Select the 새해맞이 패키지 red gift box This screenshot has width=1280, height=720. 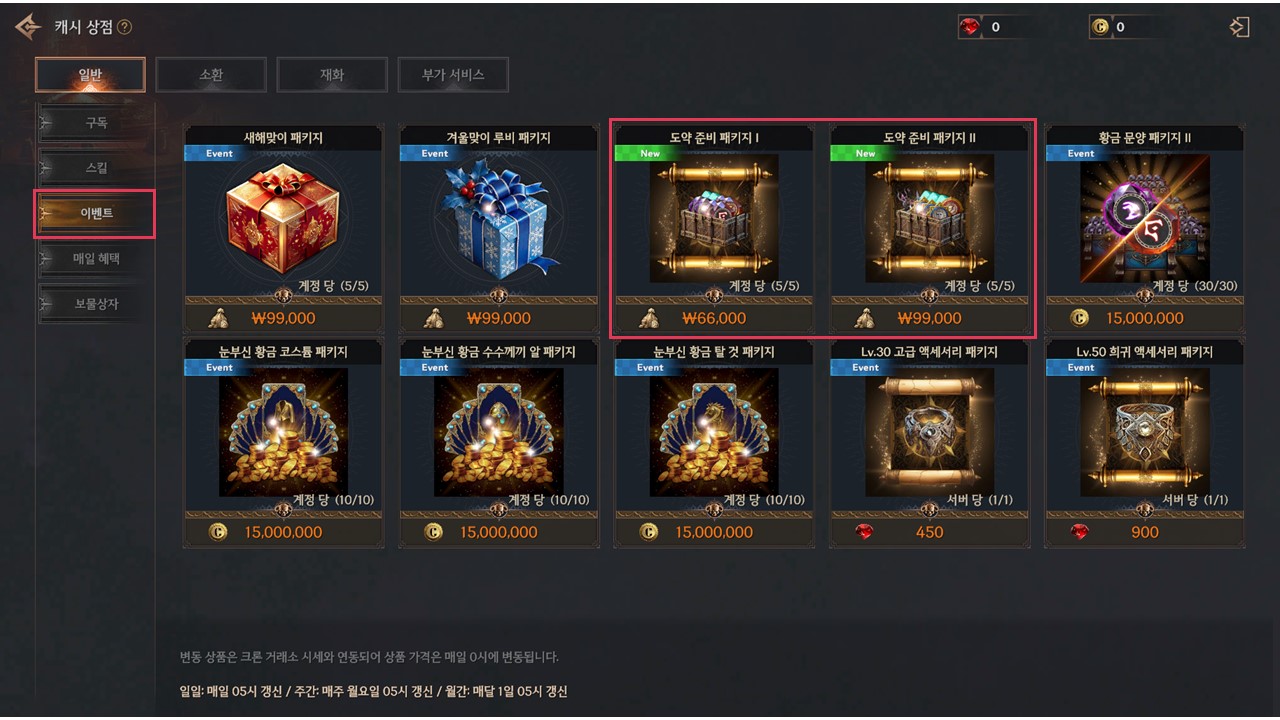pyautogui.click(x=283, y=220)
